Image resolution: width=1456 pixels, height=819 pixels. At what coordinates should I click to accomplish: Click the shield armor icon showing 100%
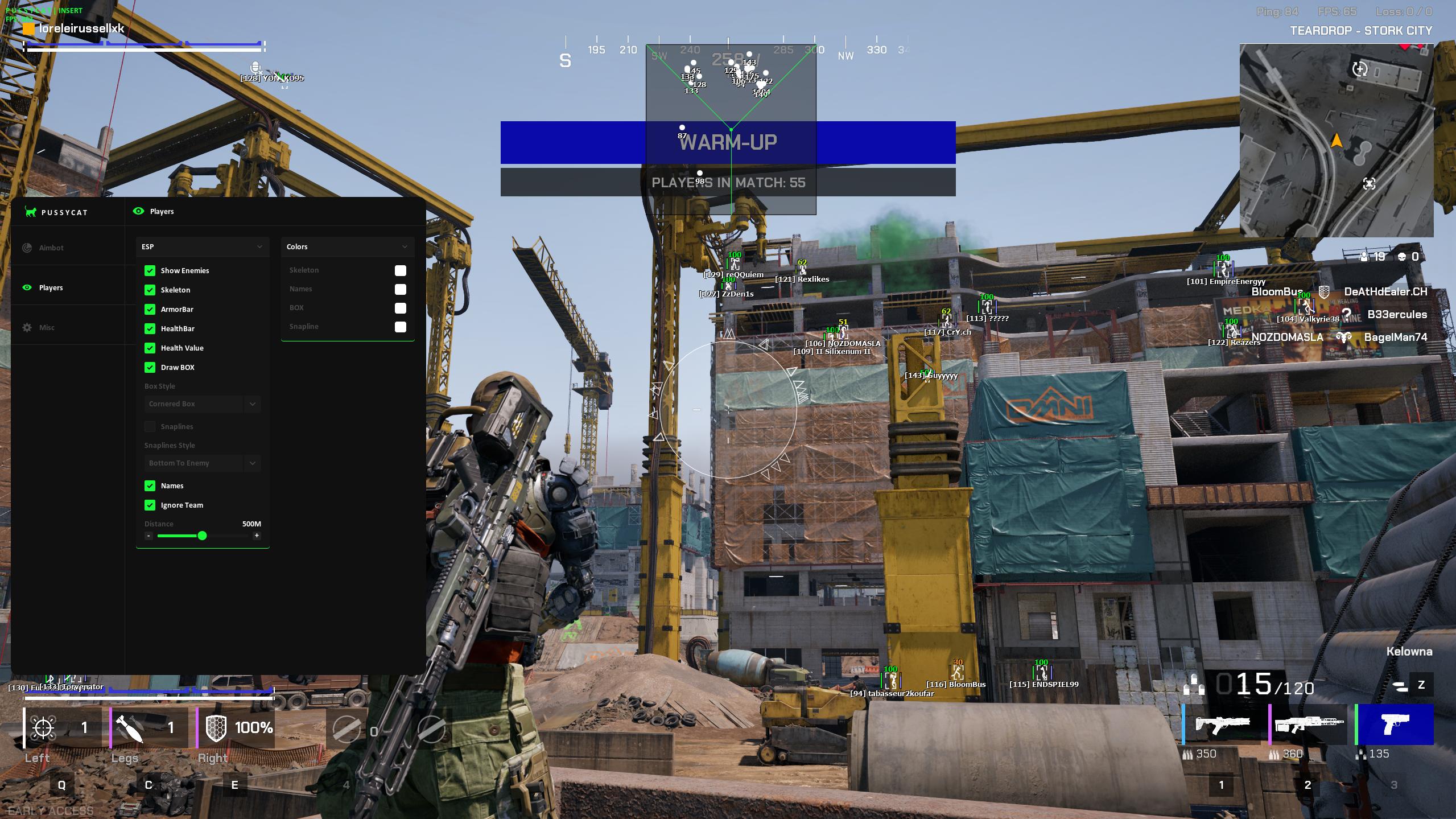tap(215, 727)
